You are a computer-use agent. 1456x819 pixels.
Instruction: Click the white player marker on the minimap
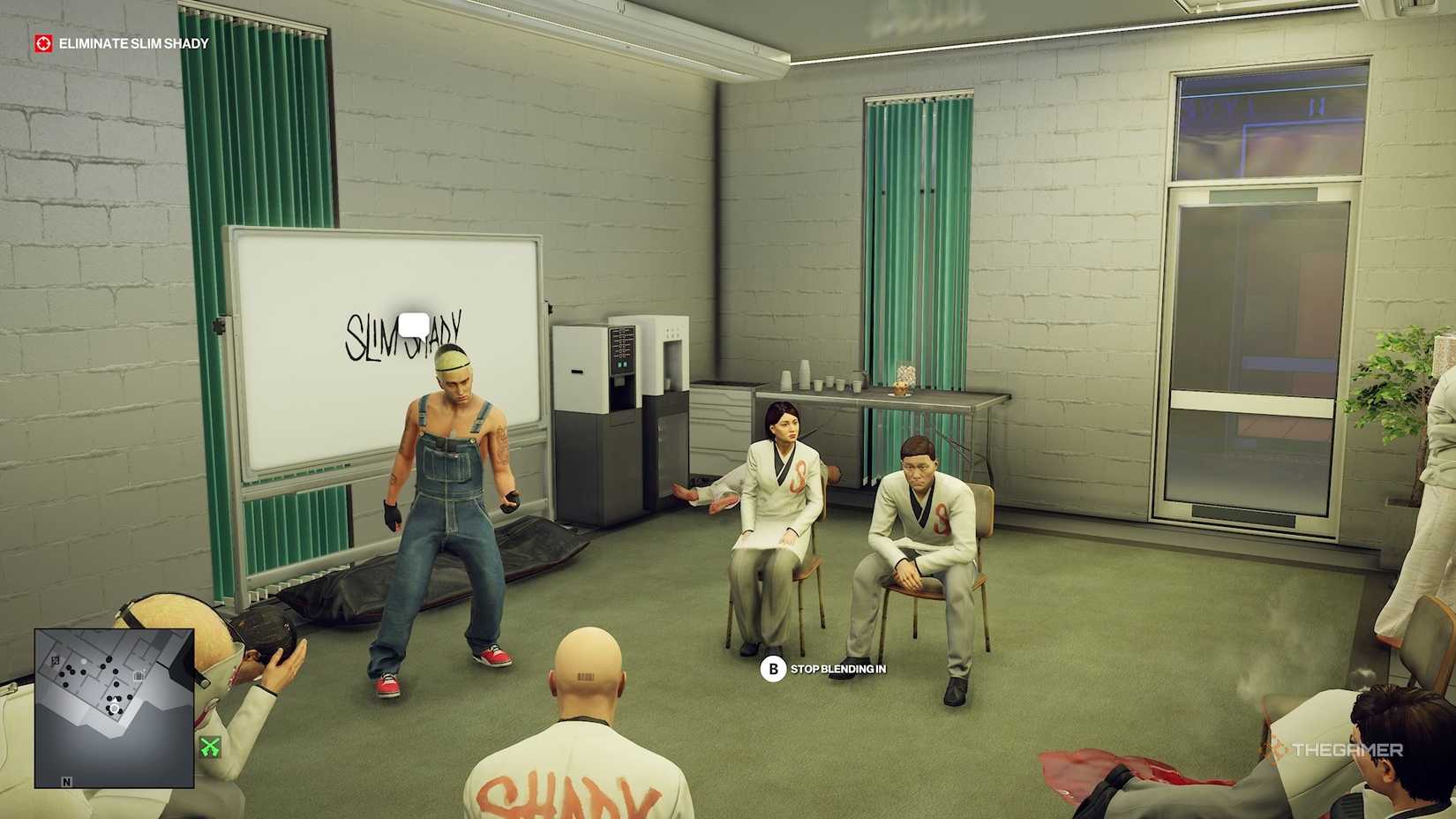coord(115,708)
